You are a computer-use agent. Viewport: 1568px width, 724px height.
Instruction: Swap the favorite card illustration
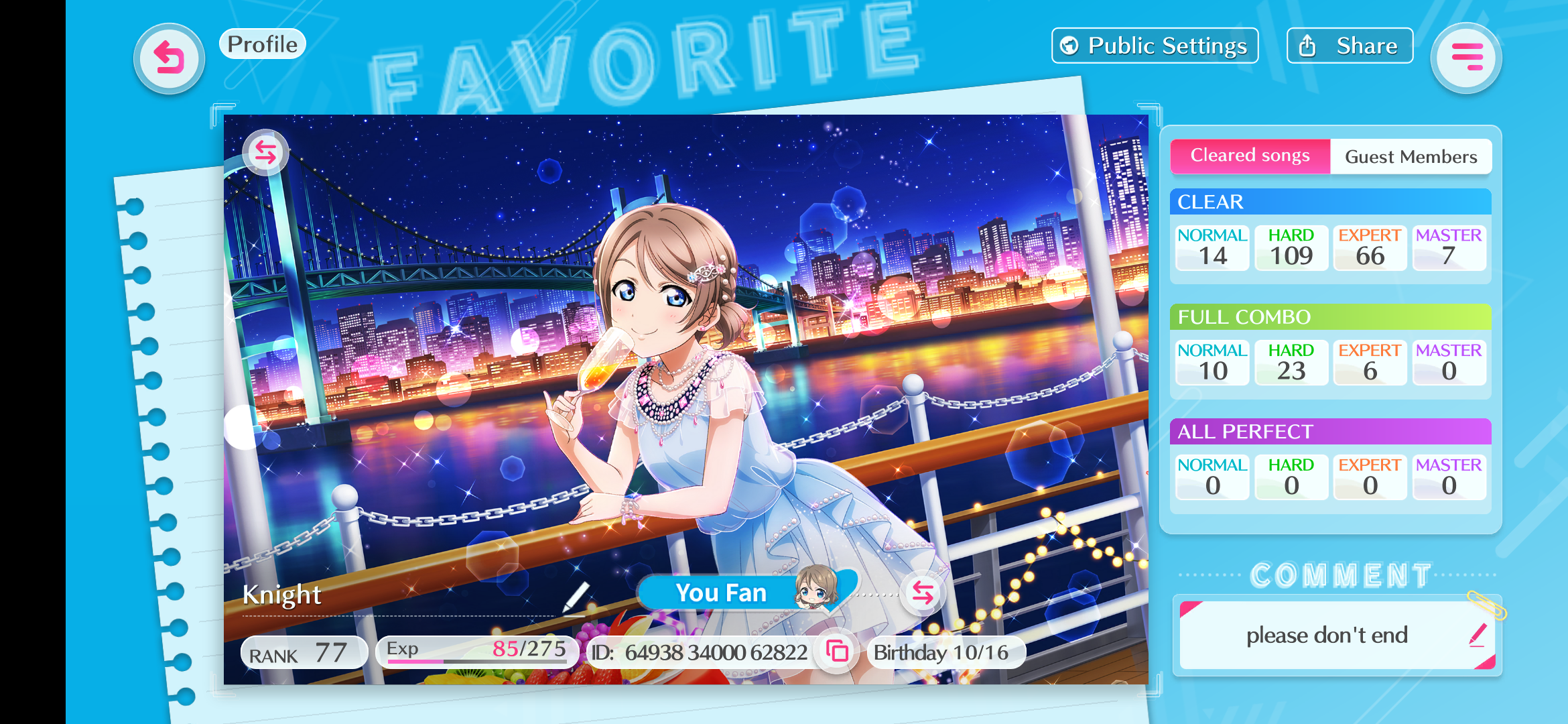tap(265, 153)
